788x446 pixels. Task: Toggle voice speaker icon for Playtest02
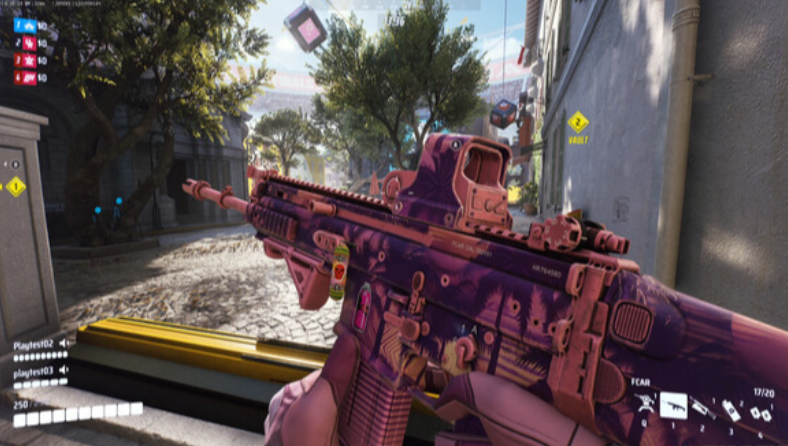click(65, 343)
